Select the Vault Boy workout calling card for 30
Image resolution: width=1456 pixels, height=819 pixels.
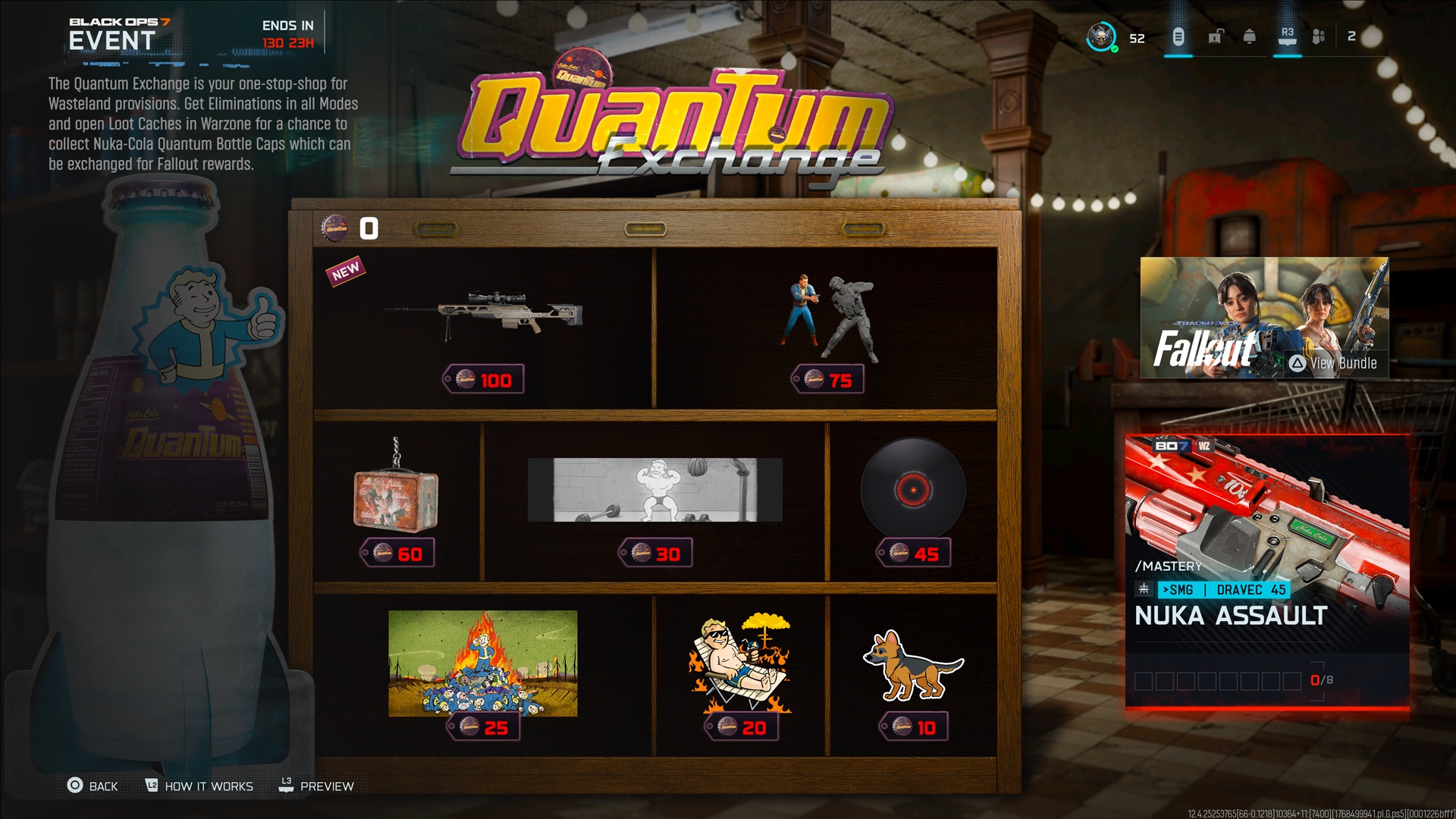(x=656, y=491)
